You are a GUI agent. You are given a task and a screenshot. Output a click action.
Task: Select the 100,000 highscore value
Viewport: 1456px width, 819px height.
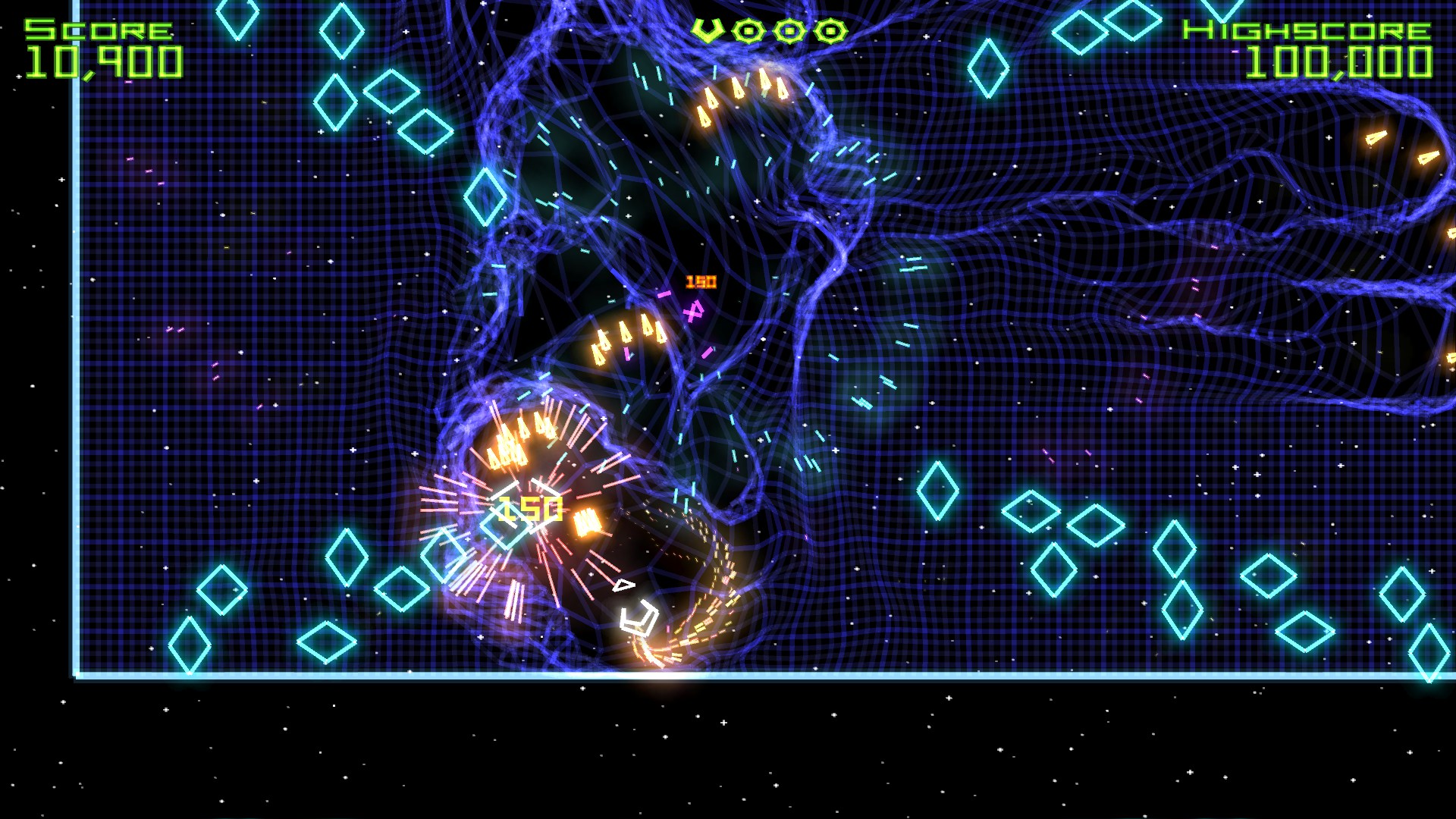tap(1341, 64)
